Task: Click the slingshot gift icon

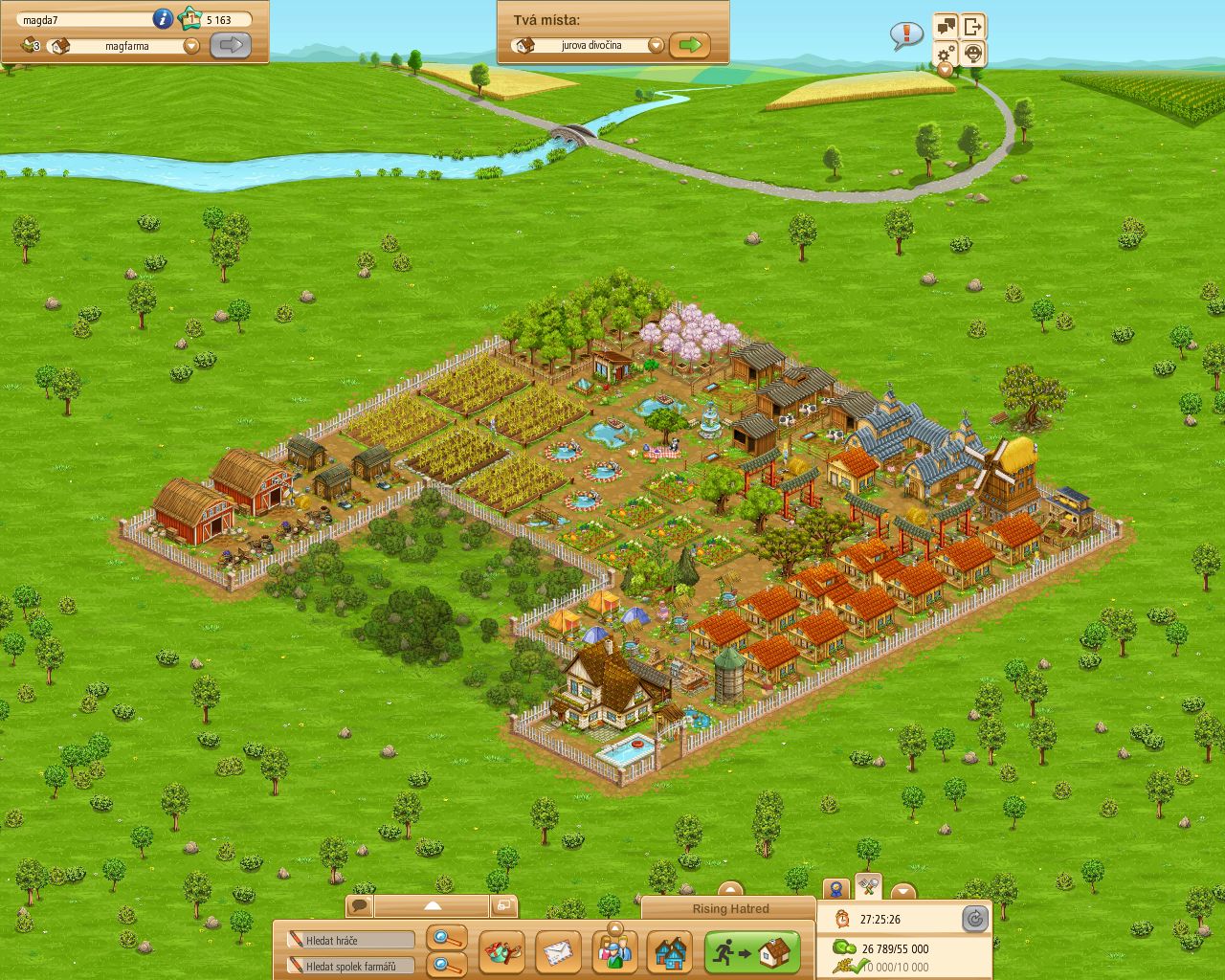Action: coord(501,952)
